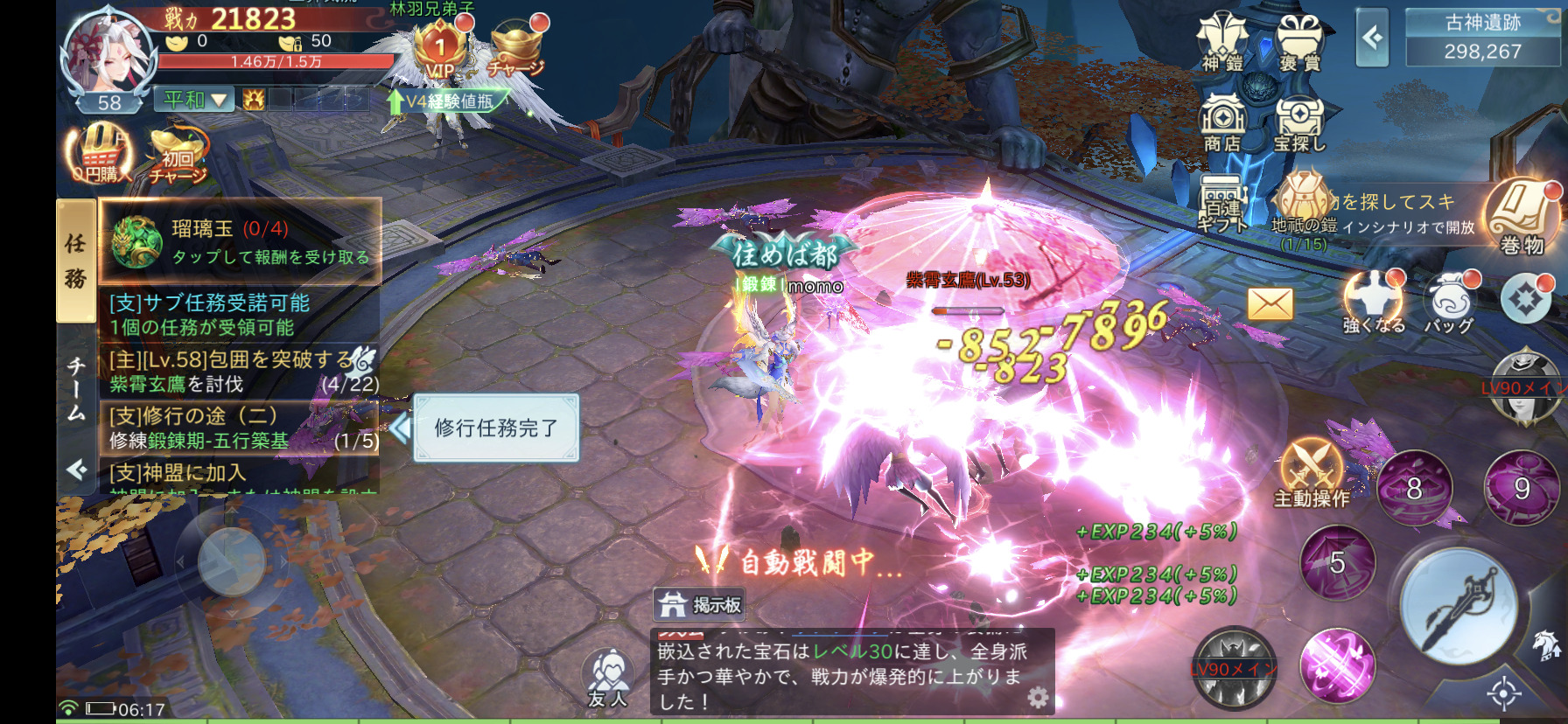Select the 紫霄玄鷹を討伐 main quest
This screenshot has height=724, width=1568.
pos(239,372)
